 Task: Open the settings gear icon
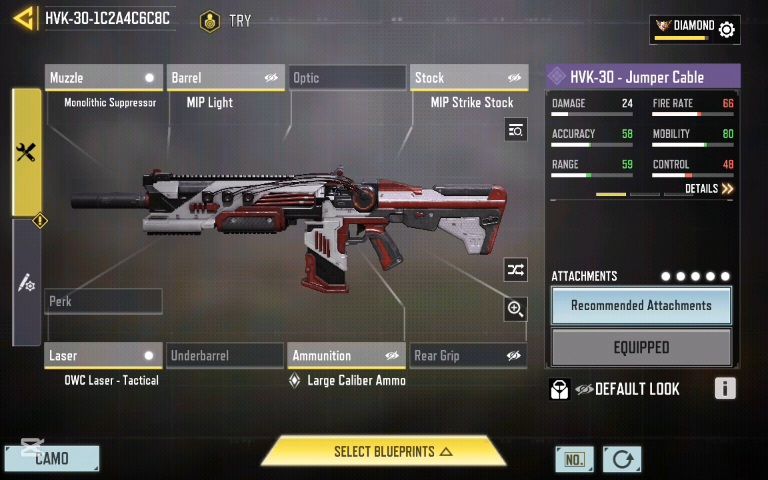(x=727, y=29)
